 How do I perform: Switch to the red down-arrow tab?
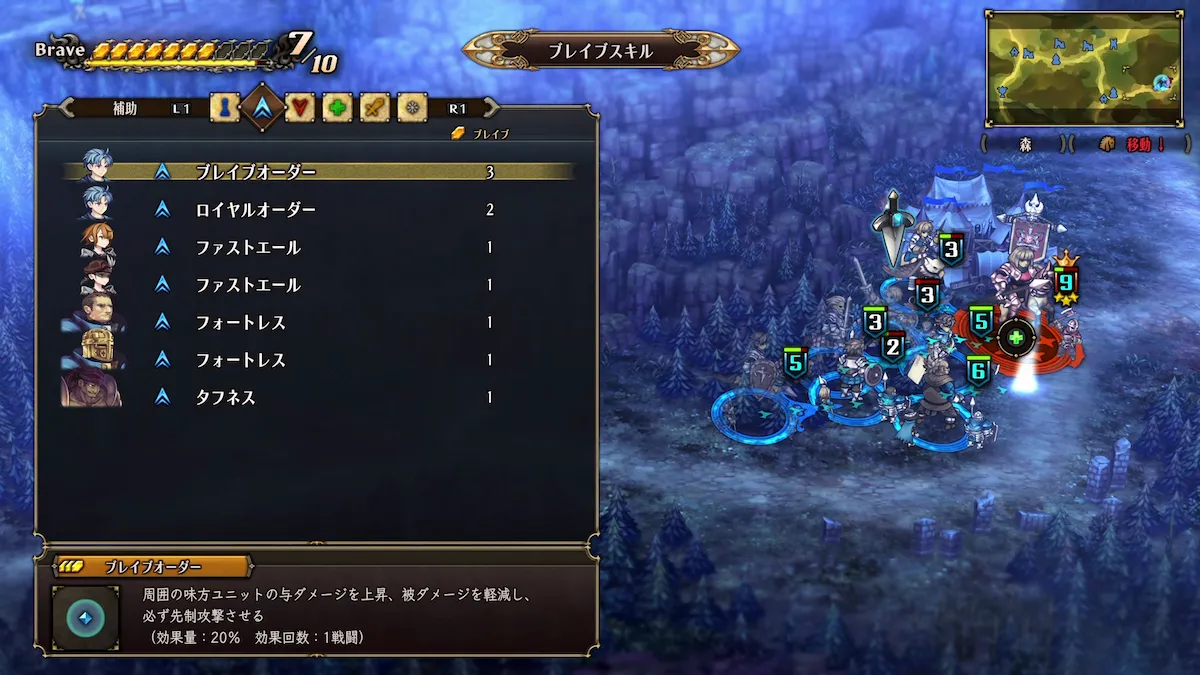300,107
